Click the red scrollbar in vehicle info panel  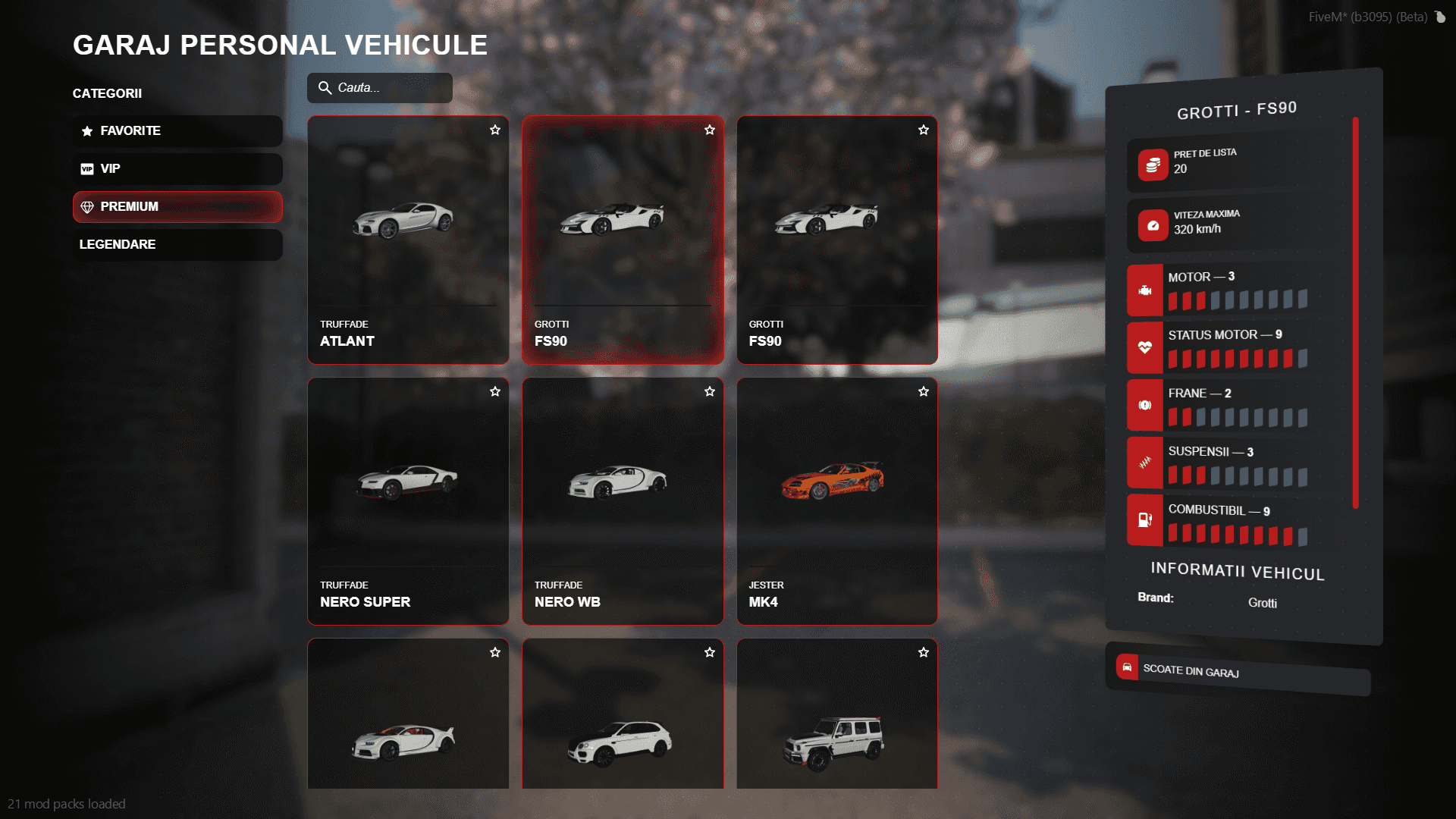1355,312
